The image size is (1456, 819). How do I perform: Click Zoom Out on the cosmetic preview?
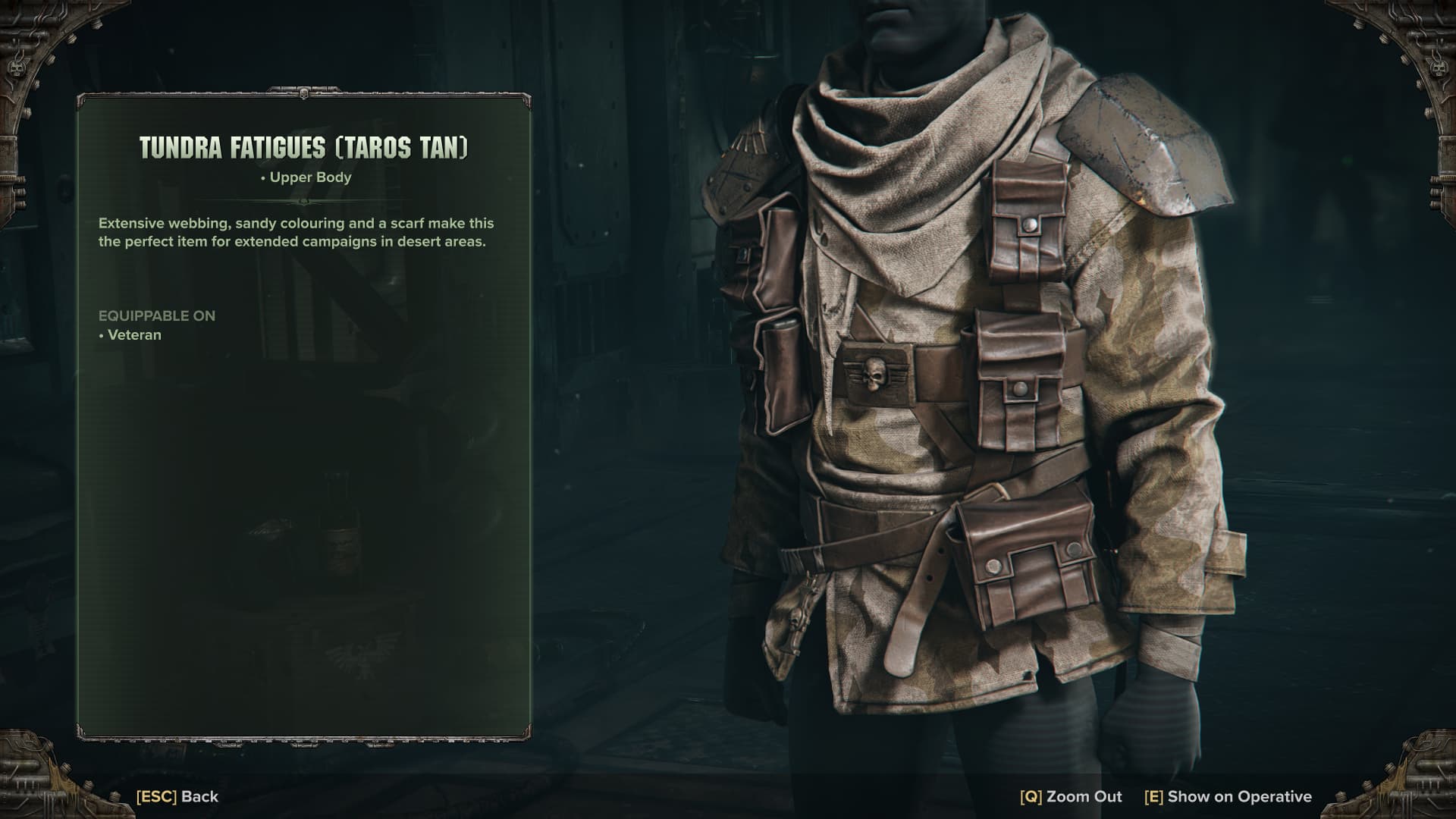[x=1071, y=796]
